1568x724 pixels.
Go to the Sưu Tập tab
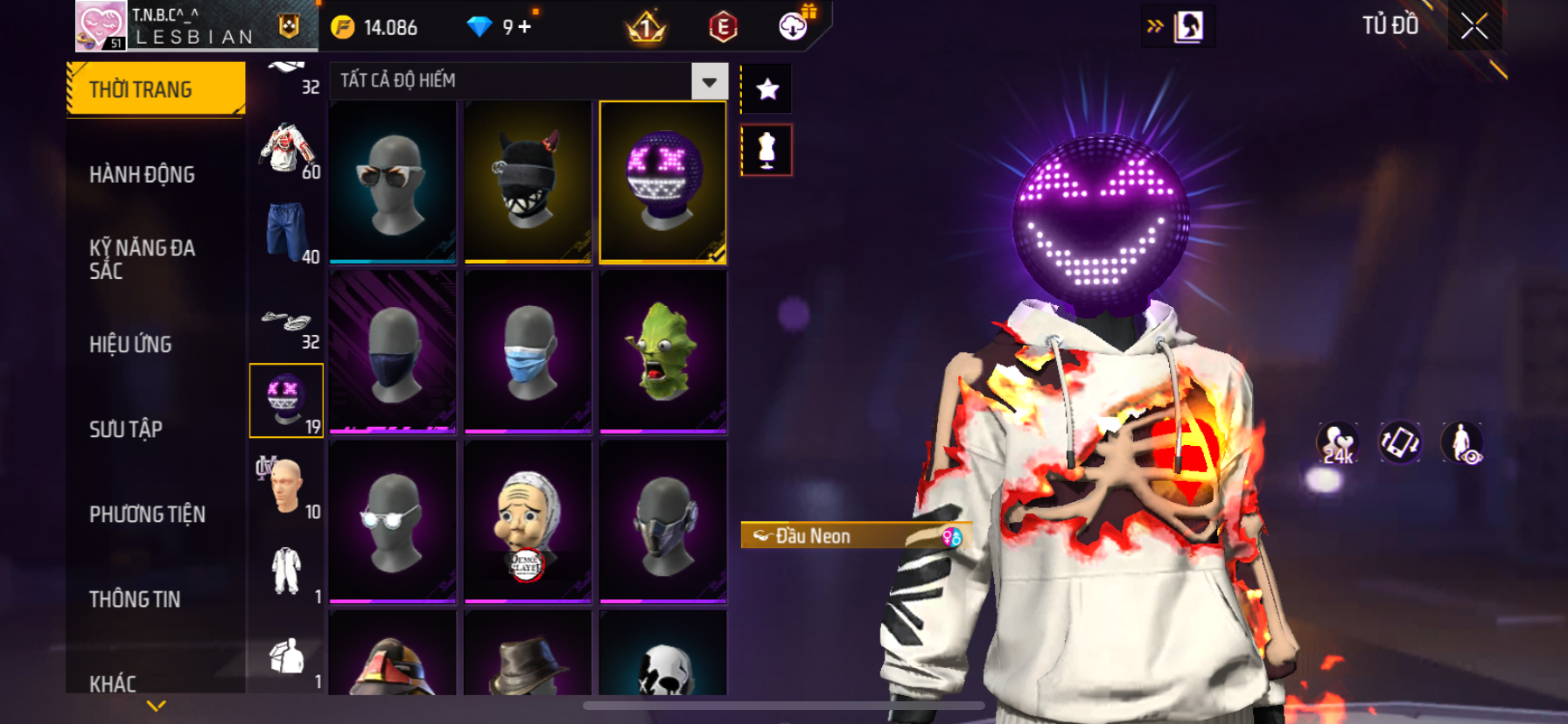126,429
